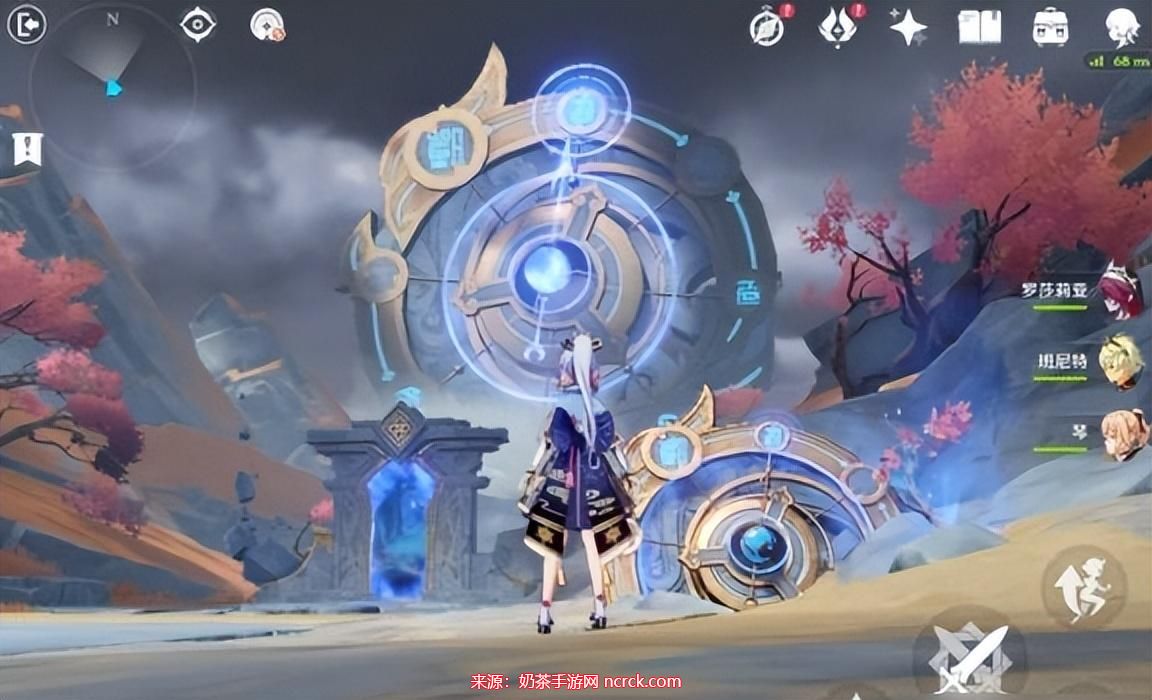Open the battle pass emblem icon
Viewport: 1152px width, 700px height.
coord(837,27)
